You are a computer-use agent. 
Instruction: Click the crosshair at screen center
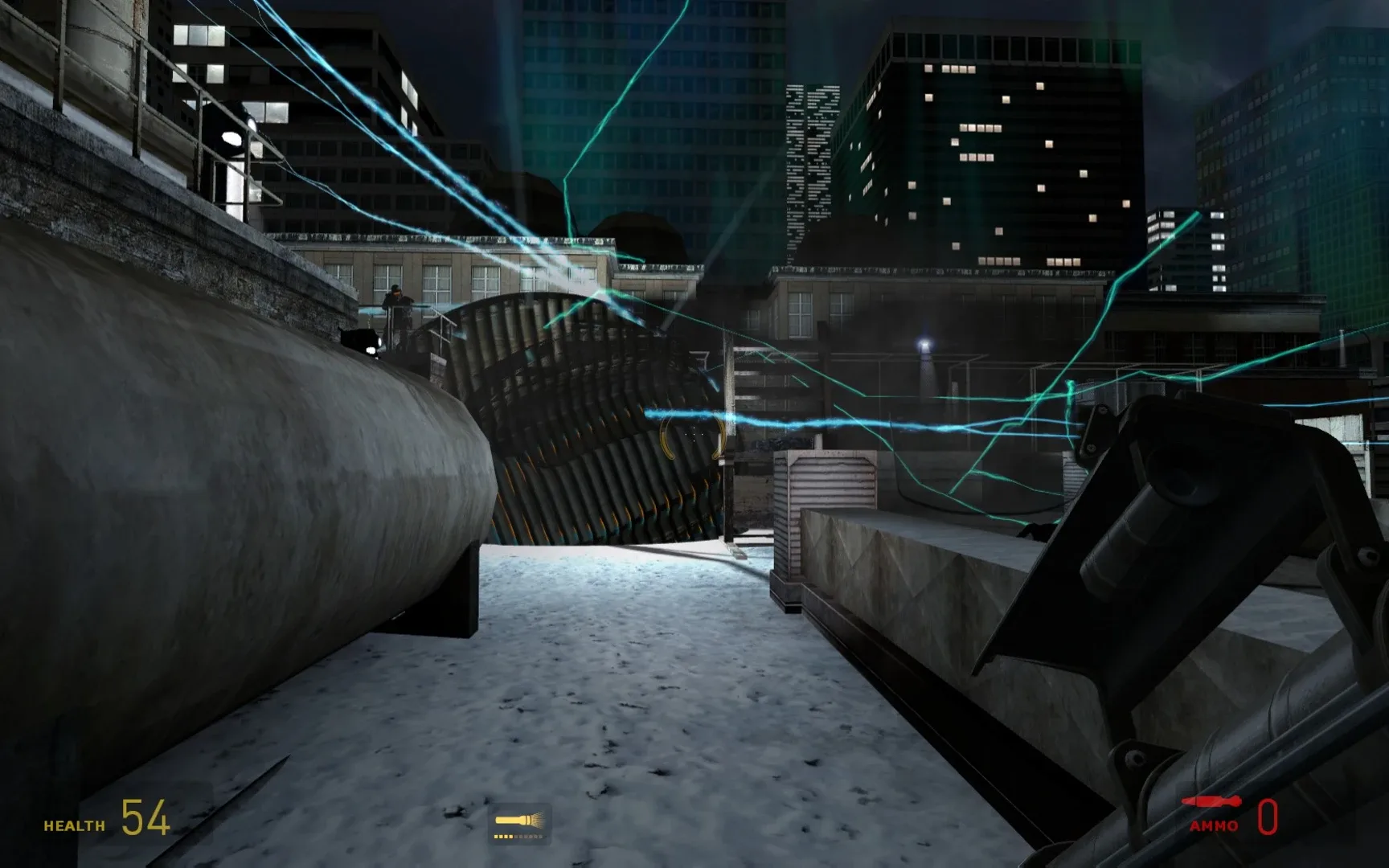(694, 434)
